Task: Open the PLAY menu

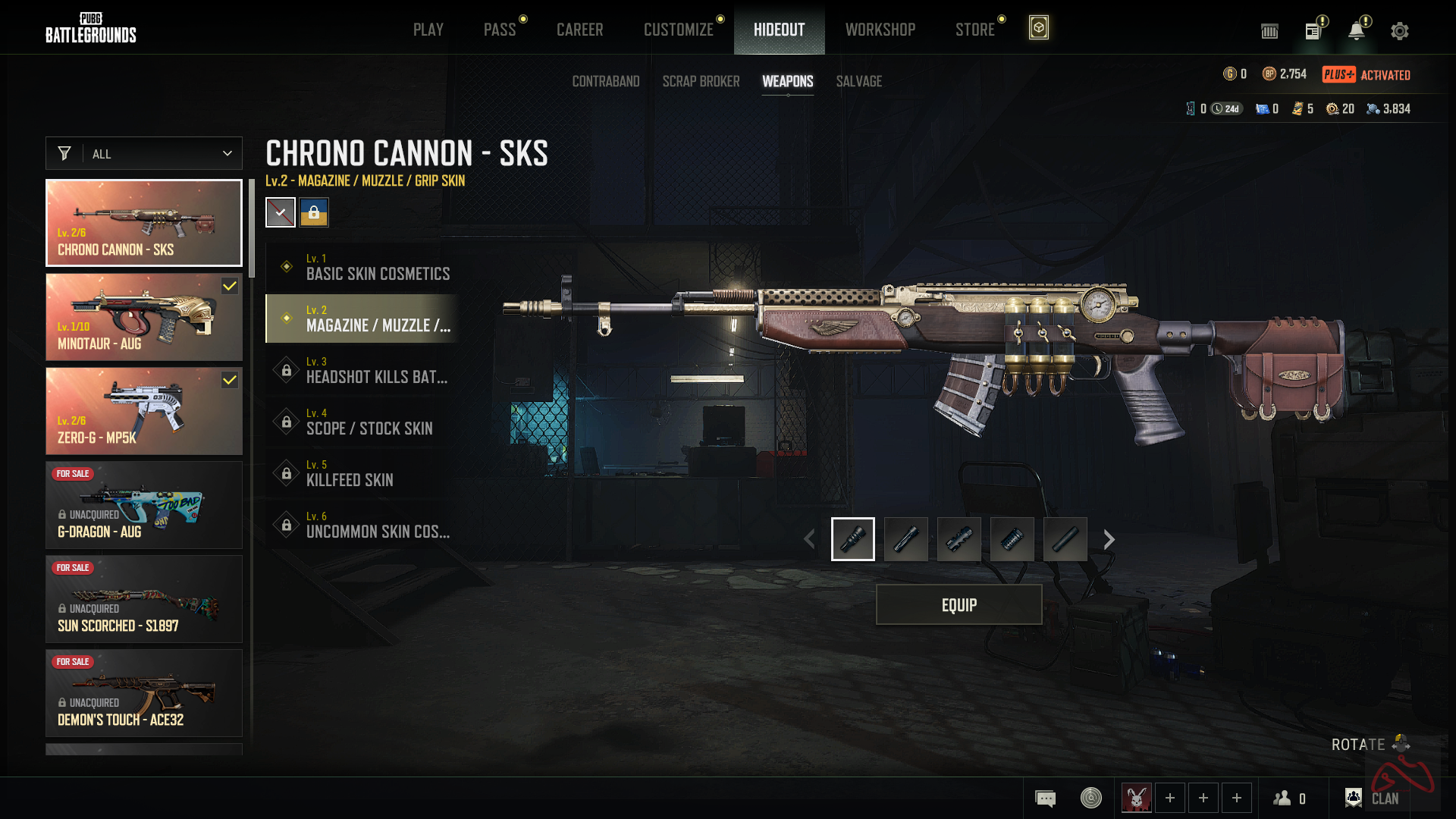Action: pos(428,30)
